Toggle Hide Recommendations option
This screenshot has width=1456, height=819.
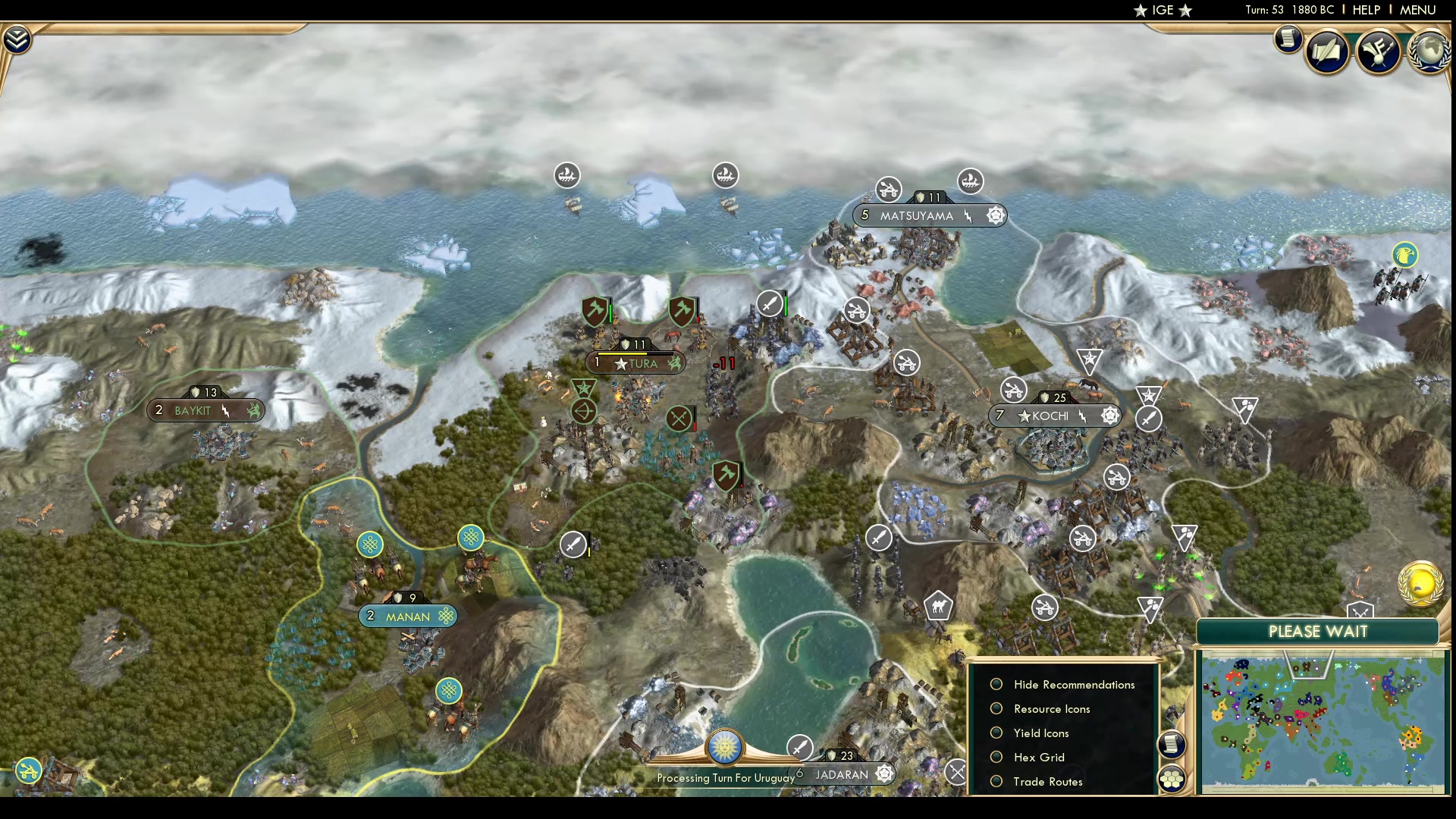click(997, 684)
